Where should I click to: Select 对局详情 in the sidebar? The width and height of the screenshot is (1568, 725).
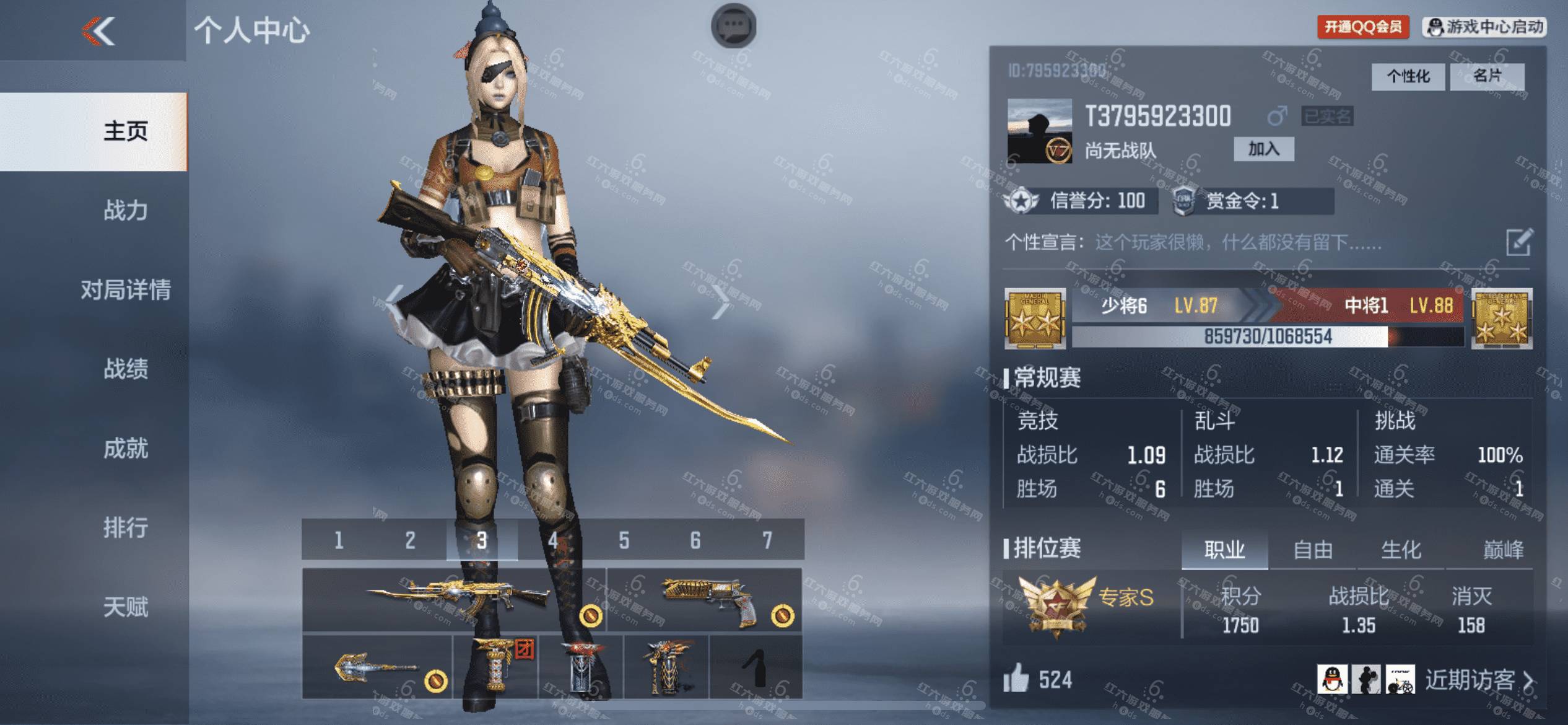[126, 290]
